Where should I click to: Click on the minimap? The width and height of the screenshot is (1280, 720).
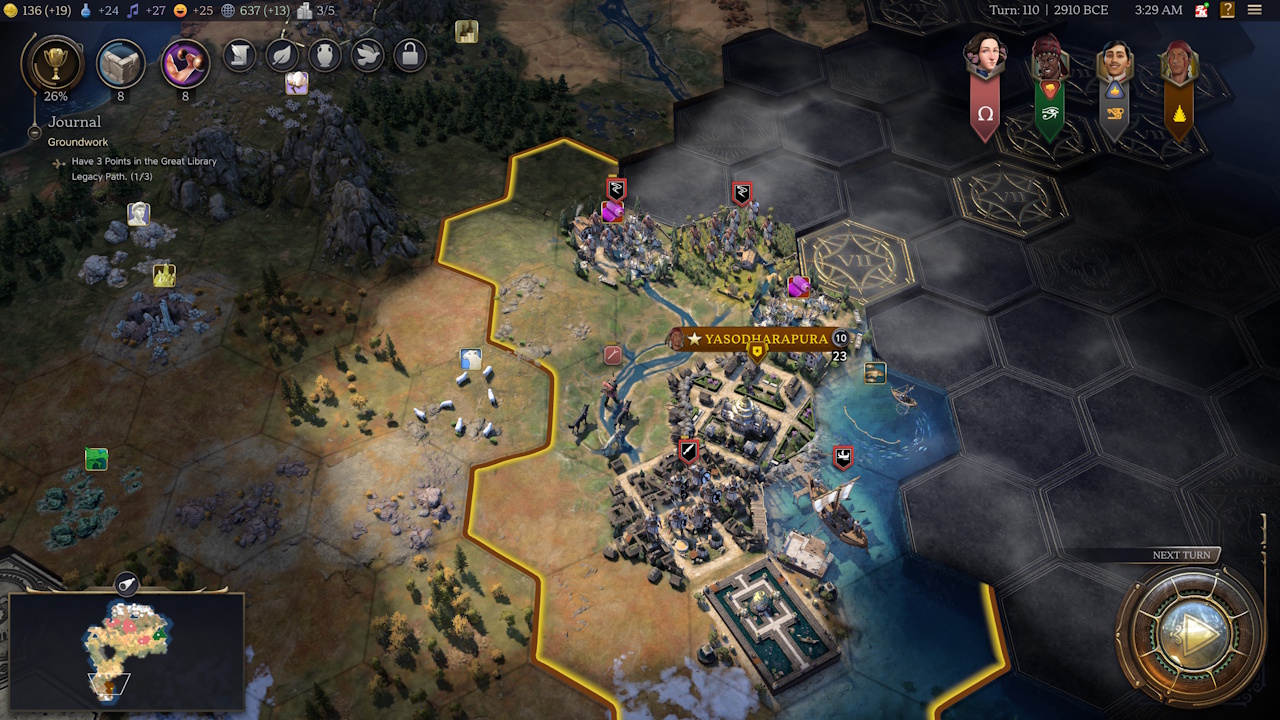126,650
